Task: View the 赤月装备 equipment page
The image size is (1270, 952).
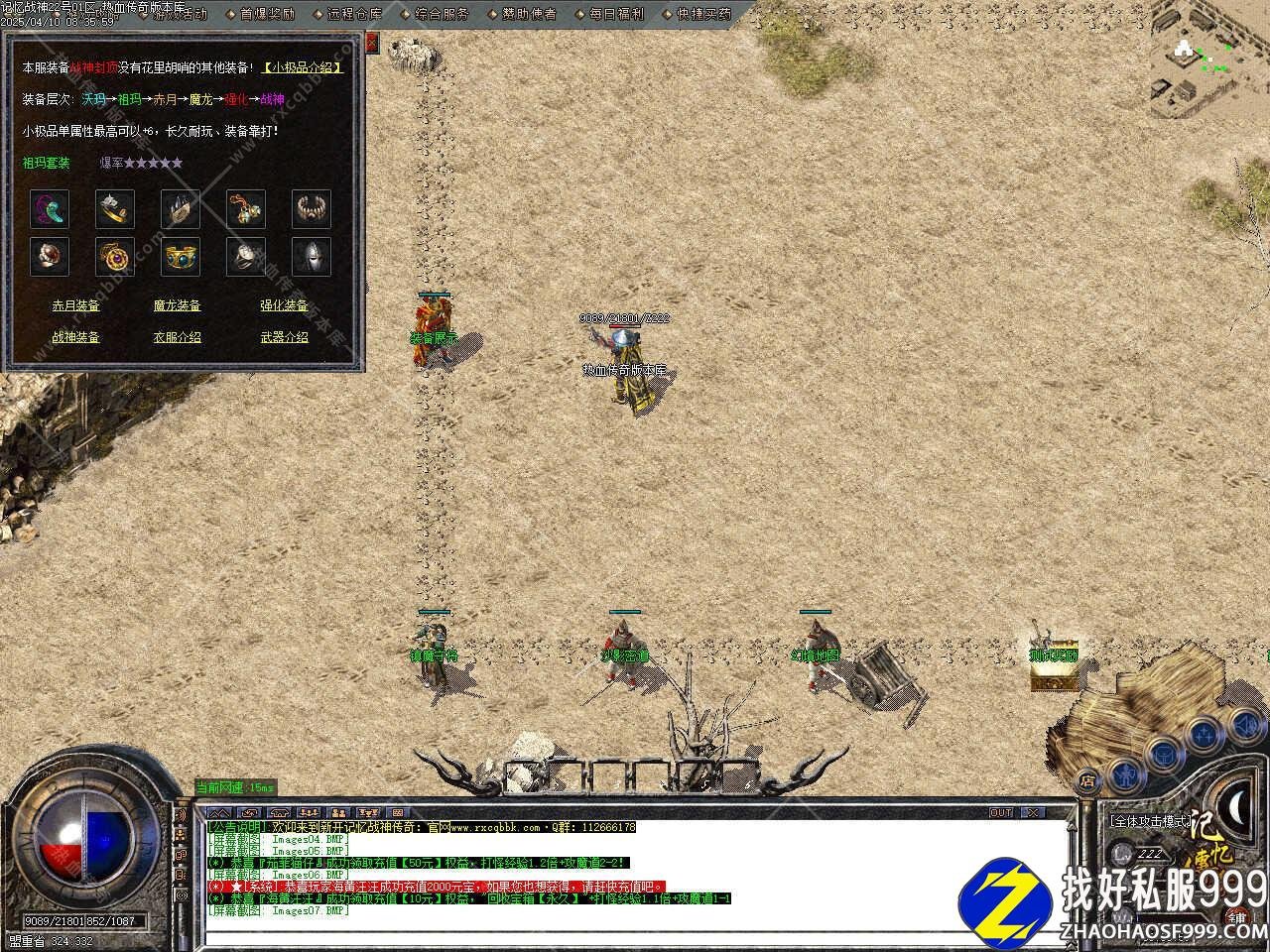Action: pyautogui.click(x=76, y=305)
